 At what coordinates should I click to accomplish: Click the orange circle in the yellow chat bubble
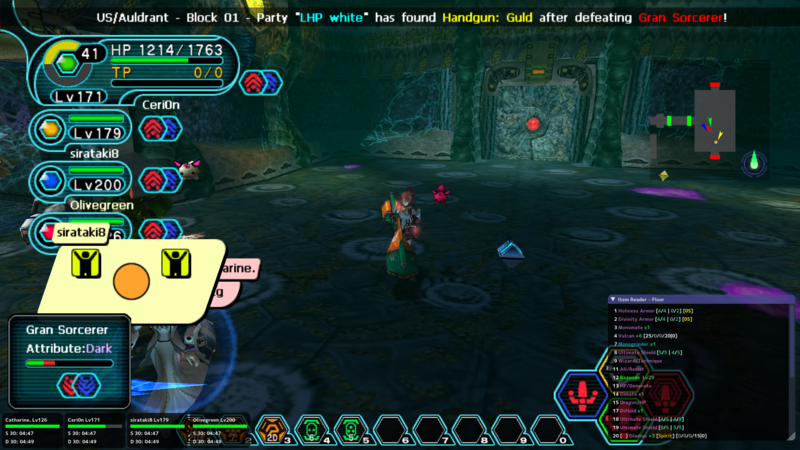pos(131,282)
